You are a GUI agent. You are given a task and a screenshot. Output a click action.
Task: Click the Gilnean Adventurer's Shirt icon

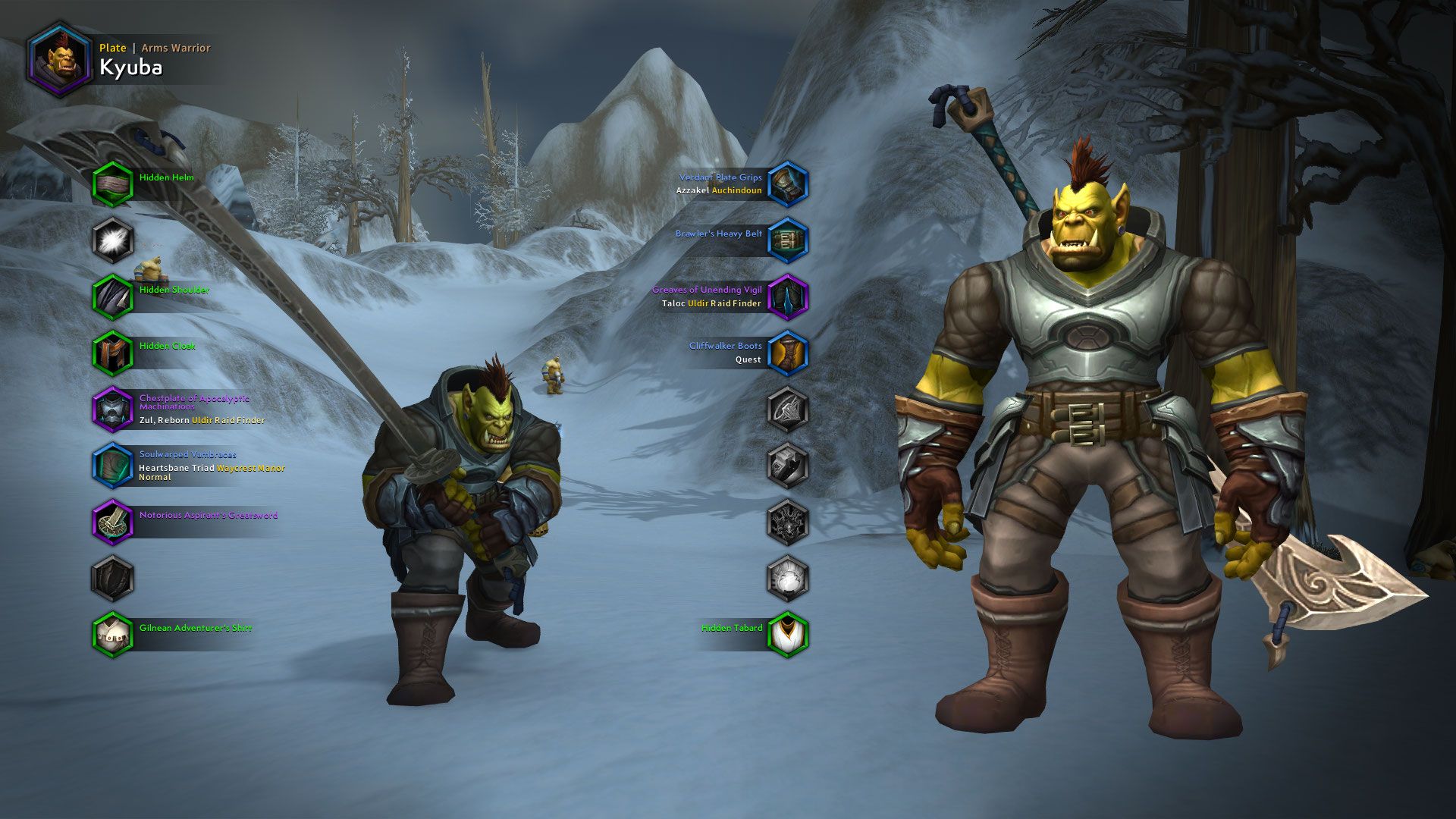(x=112, y=633)
